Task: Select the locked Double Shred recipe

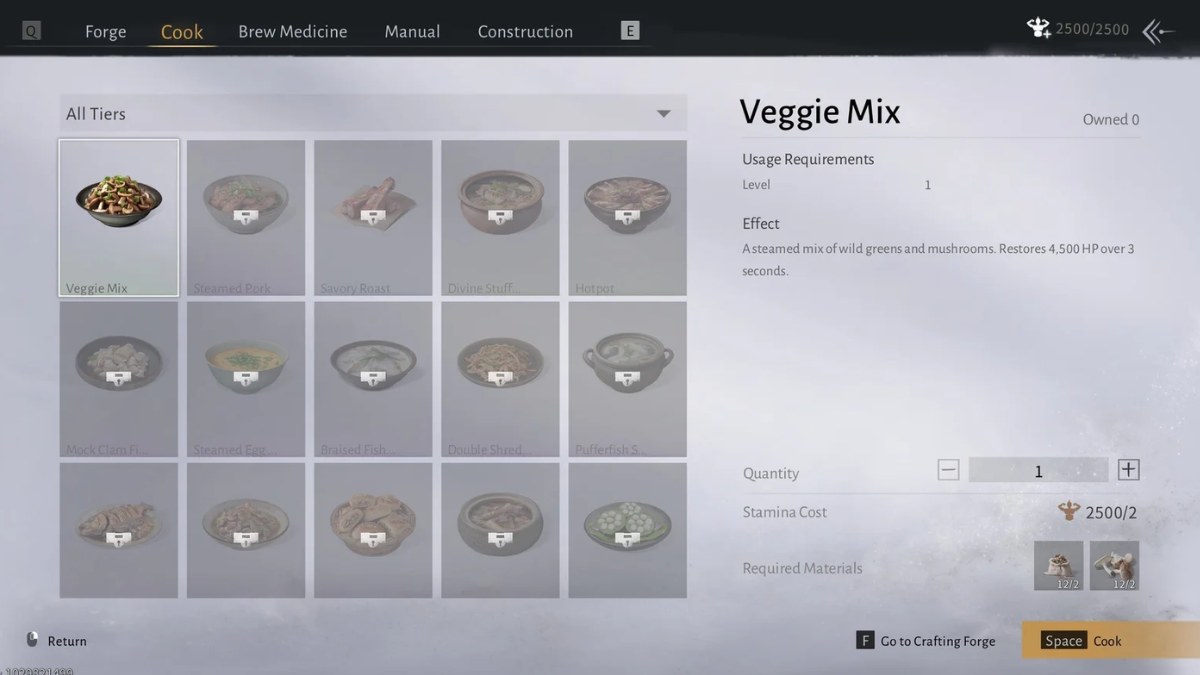Action: (500, 379)
